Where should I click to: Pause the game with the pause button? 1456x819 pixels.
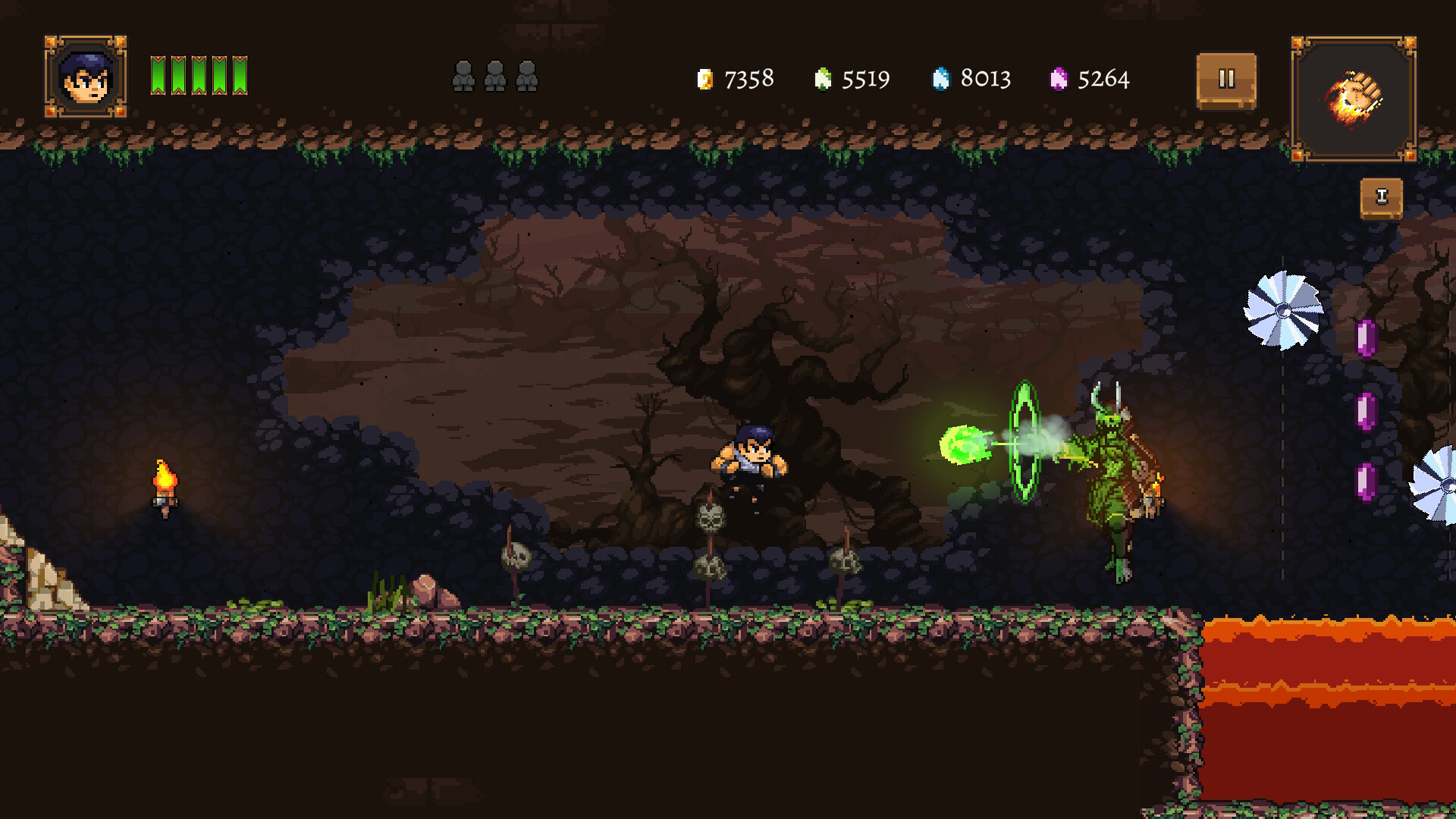(x=1226, y=80)
